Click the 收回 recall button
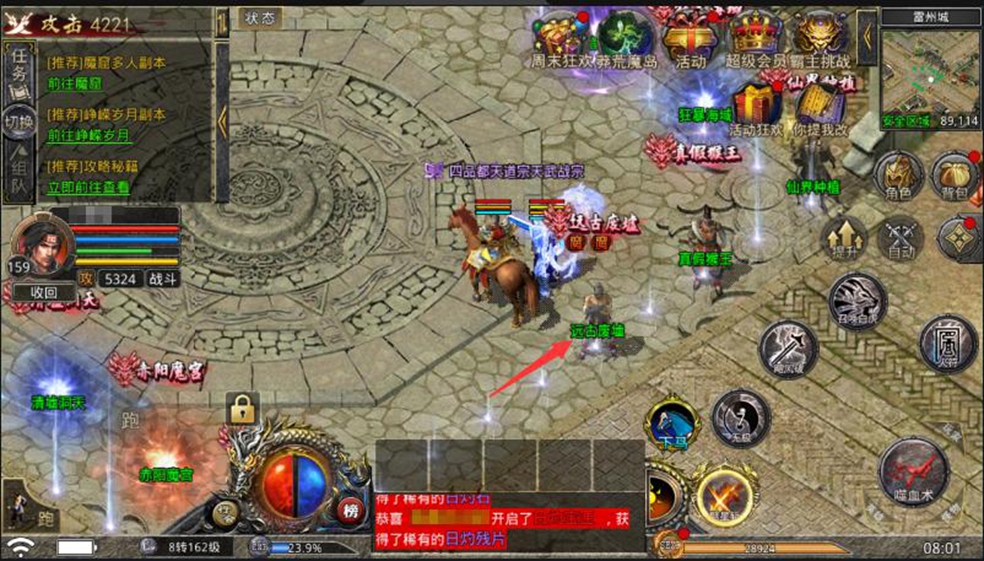The image size is (984, 561). click(43, 292)
